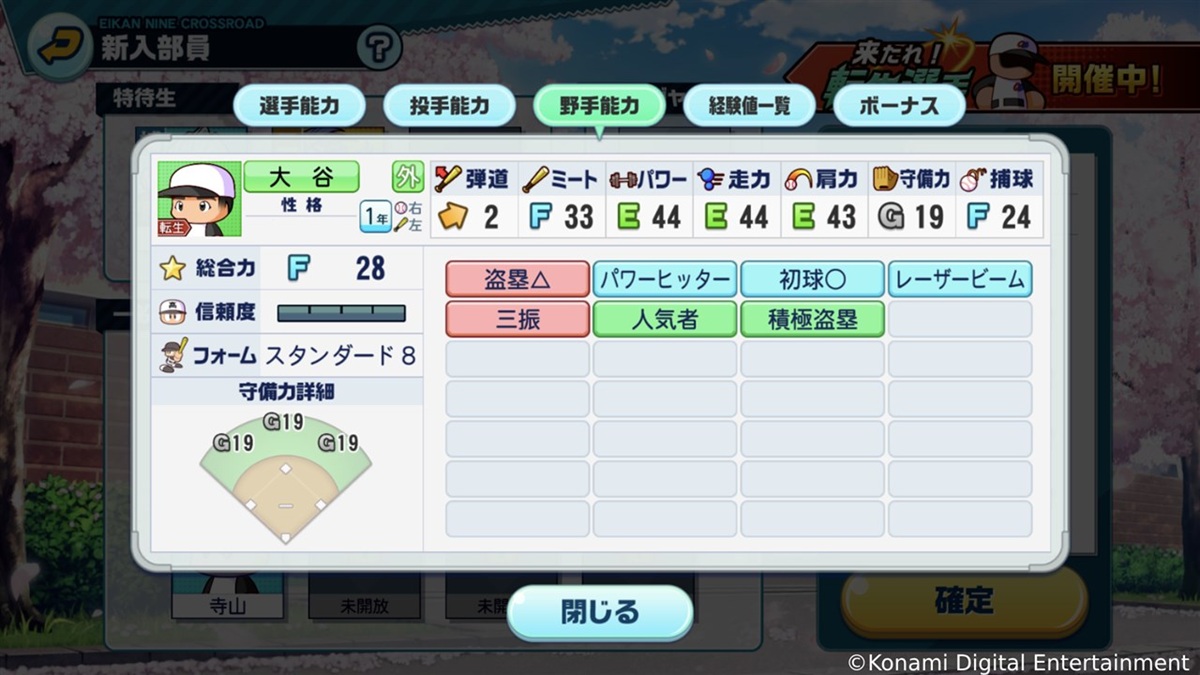Viewport: 1200px width, 675px height.
Task: Close the panel with 閉じる button
Action: pyautogui.click(x=599, y=612)
